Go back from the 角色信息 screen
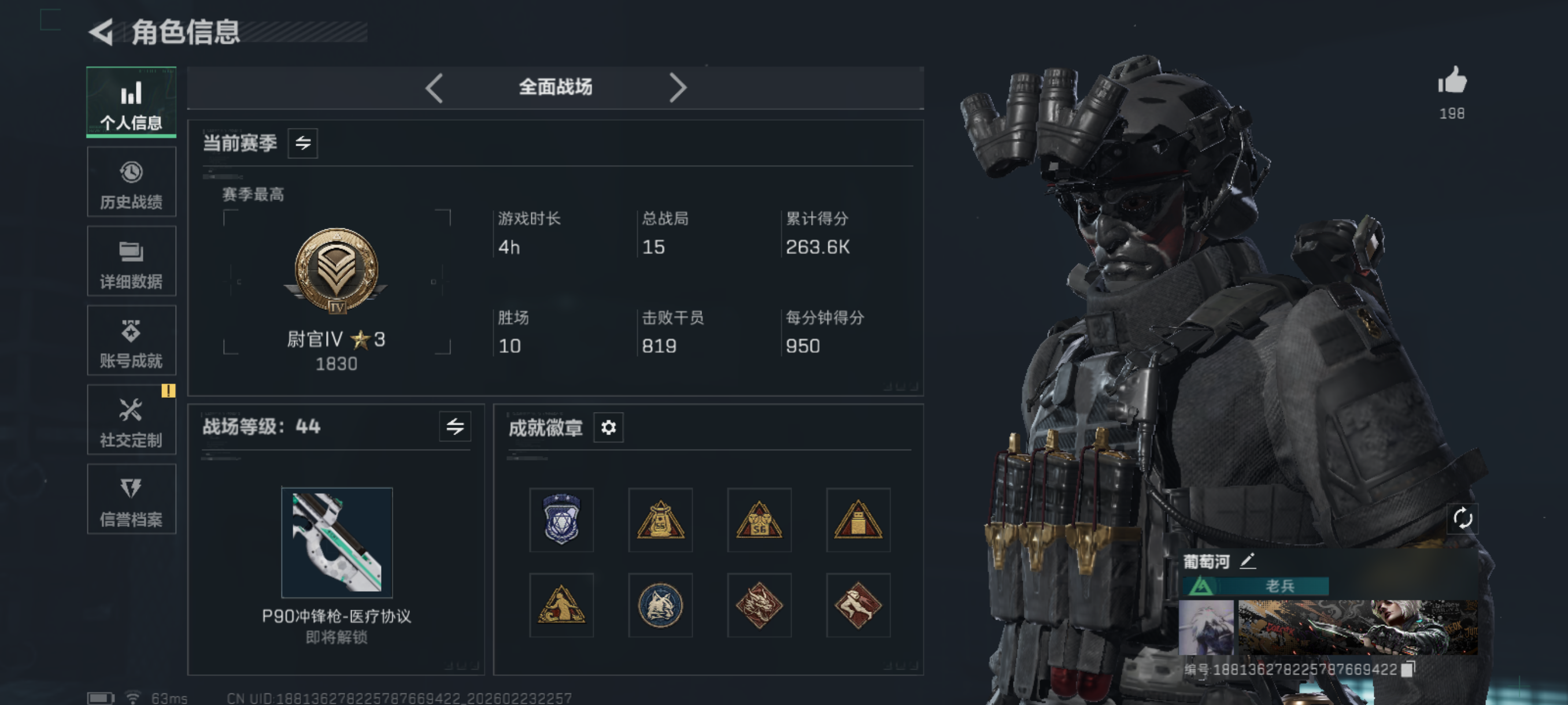The height and width of the screenshot is (705, 1568). pyautogui.click(x=102, y=32)
